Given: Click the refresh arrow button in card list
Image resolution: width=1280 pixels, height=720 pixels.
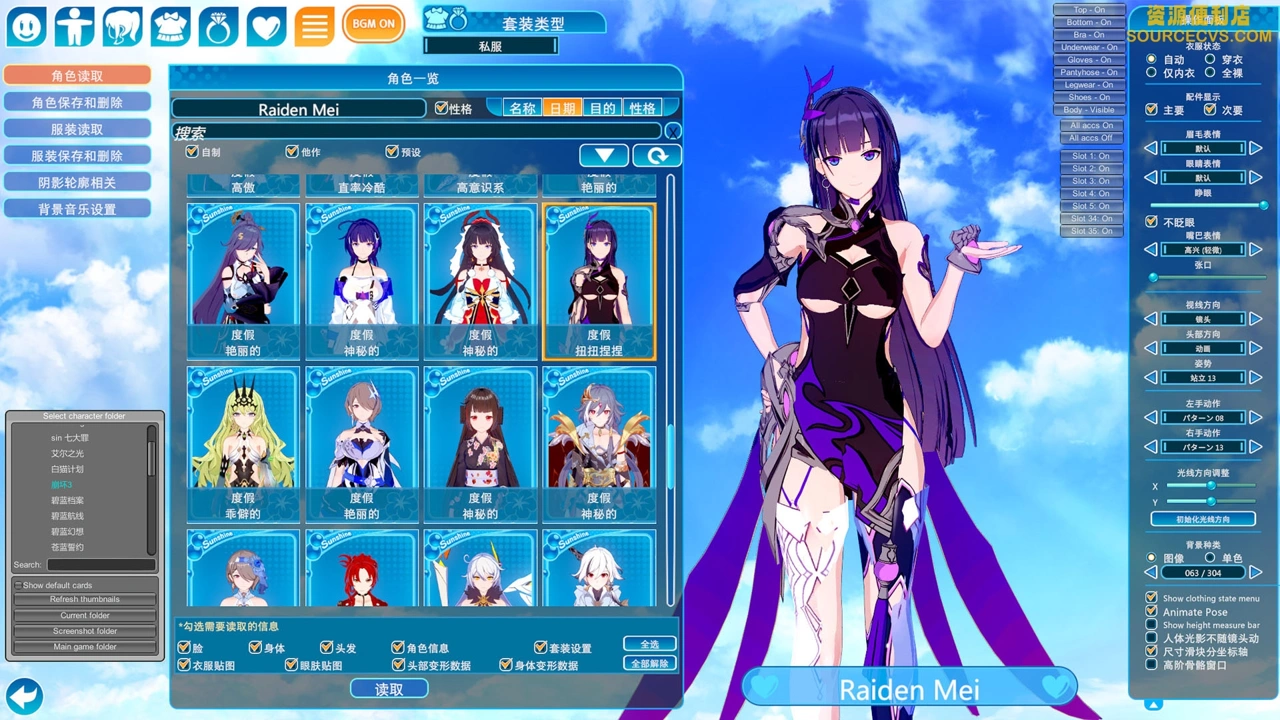Looking at the screenshot, I should pos(657,155).
